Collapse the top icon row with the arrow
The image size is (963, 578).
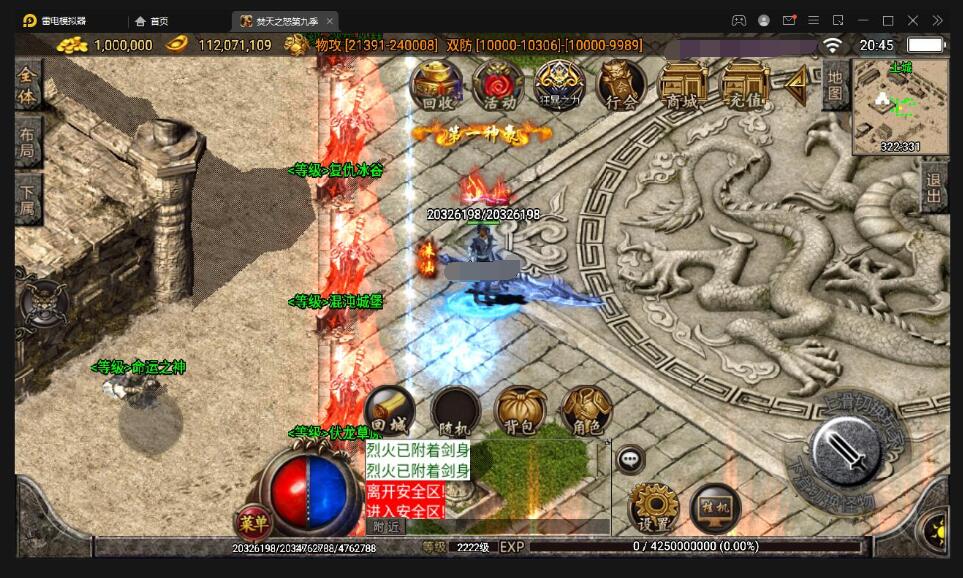(x=797, y=86)
